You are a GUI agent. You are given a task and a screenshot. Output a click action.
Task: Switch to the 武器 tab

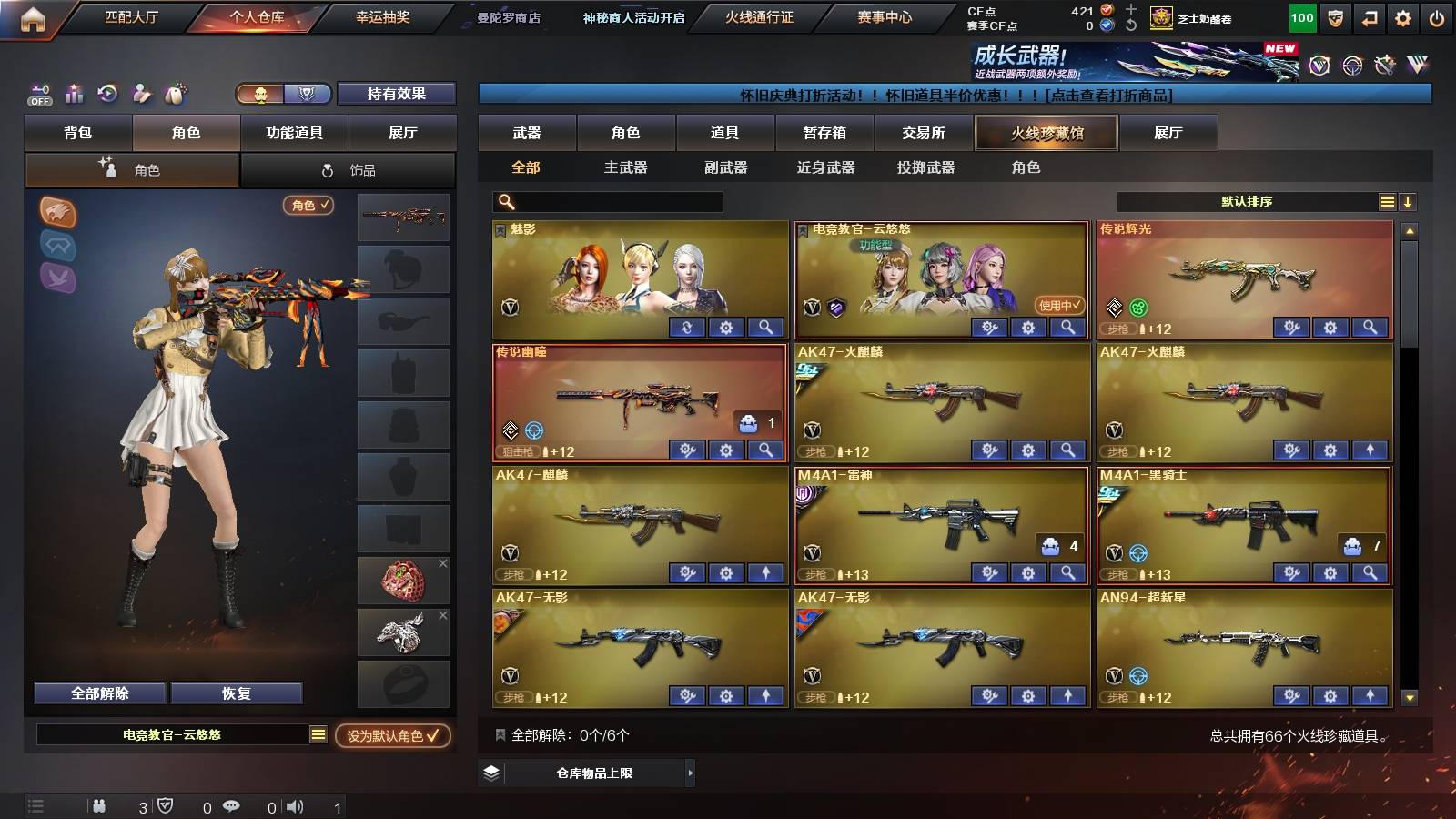click(526, 133)
